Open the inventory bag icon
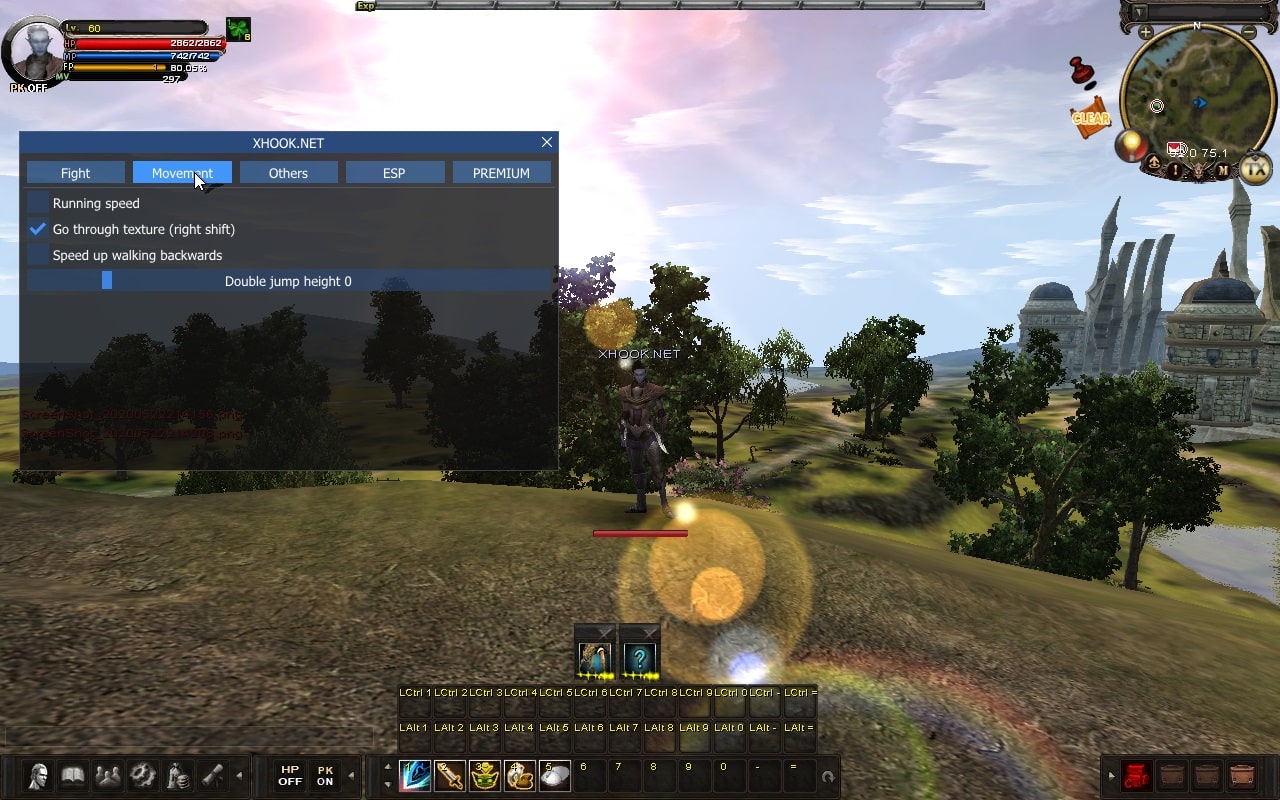Screen dimensions: 1280x800 176,775
